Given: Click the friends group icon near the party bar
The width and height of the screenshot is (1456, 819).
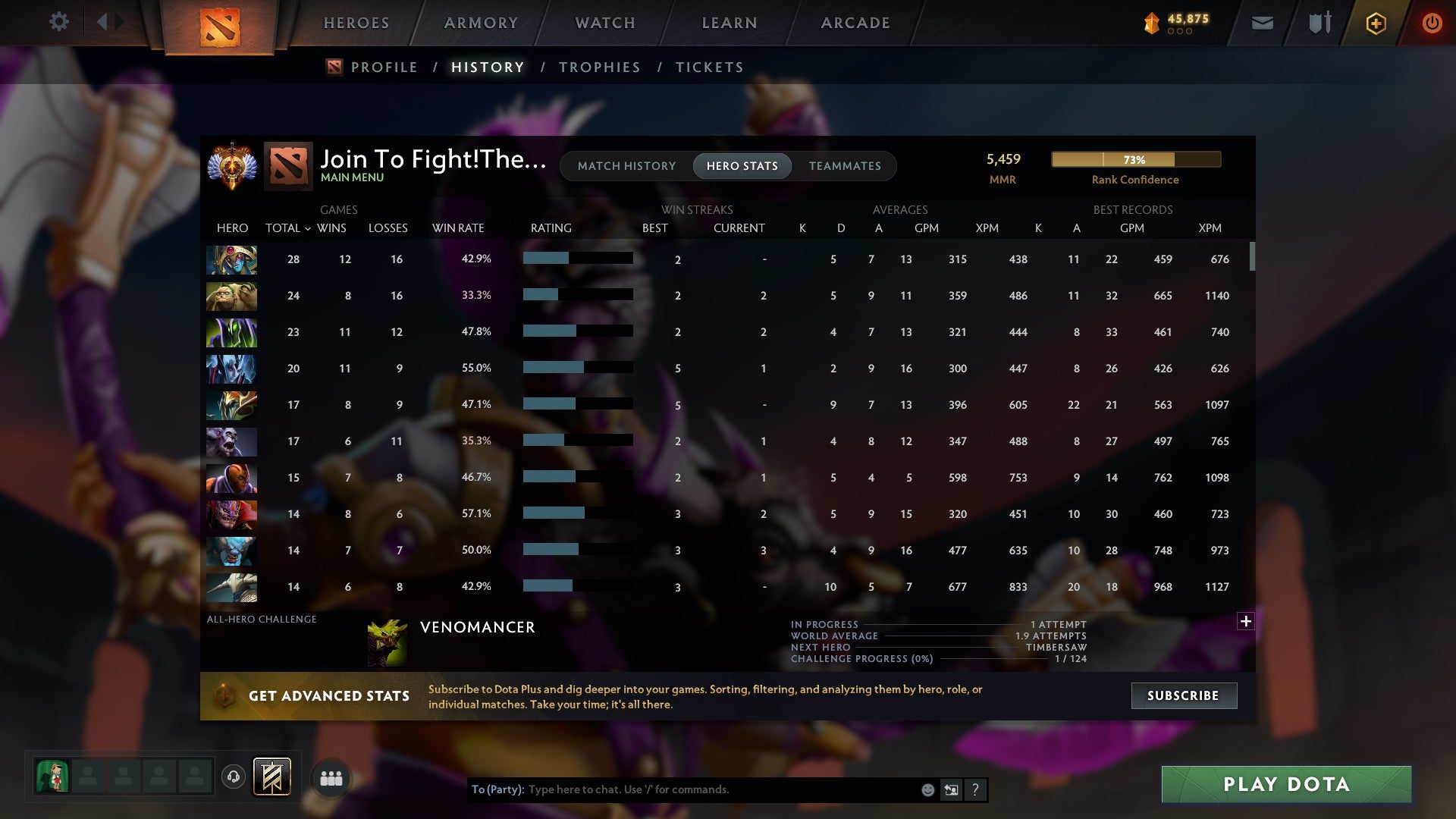Looking at the screenshot, I should tap(331, 777).
